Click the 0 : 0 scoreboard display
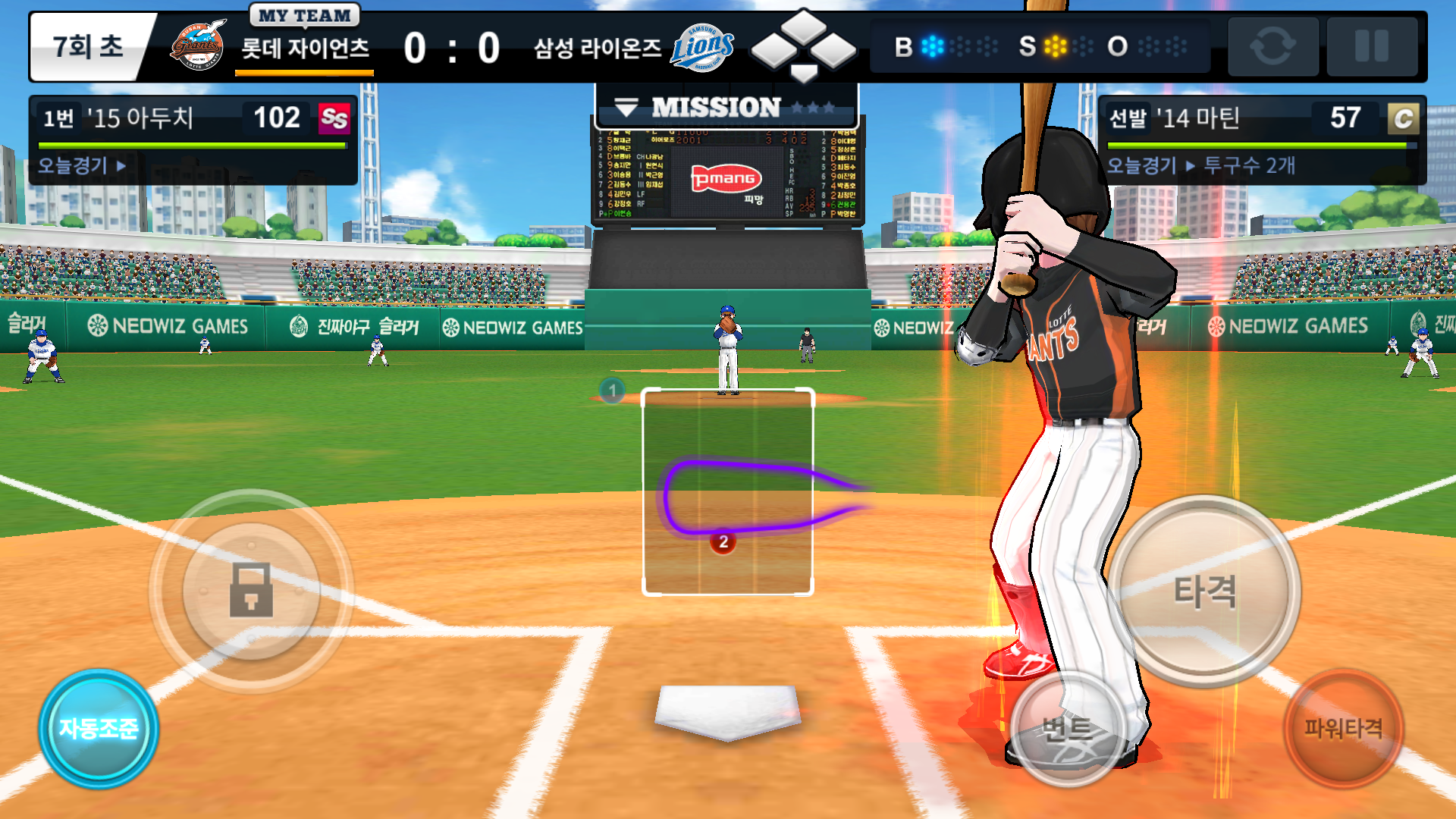This screenshot has width=1456, height=819. [x=452, y=45]
